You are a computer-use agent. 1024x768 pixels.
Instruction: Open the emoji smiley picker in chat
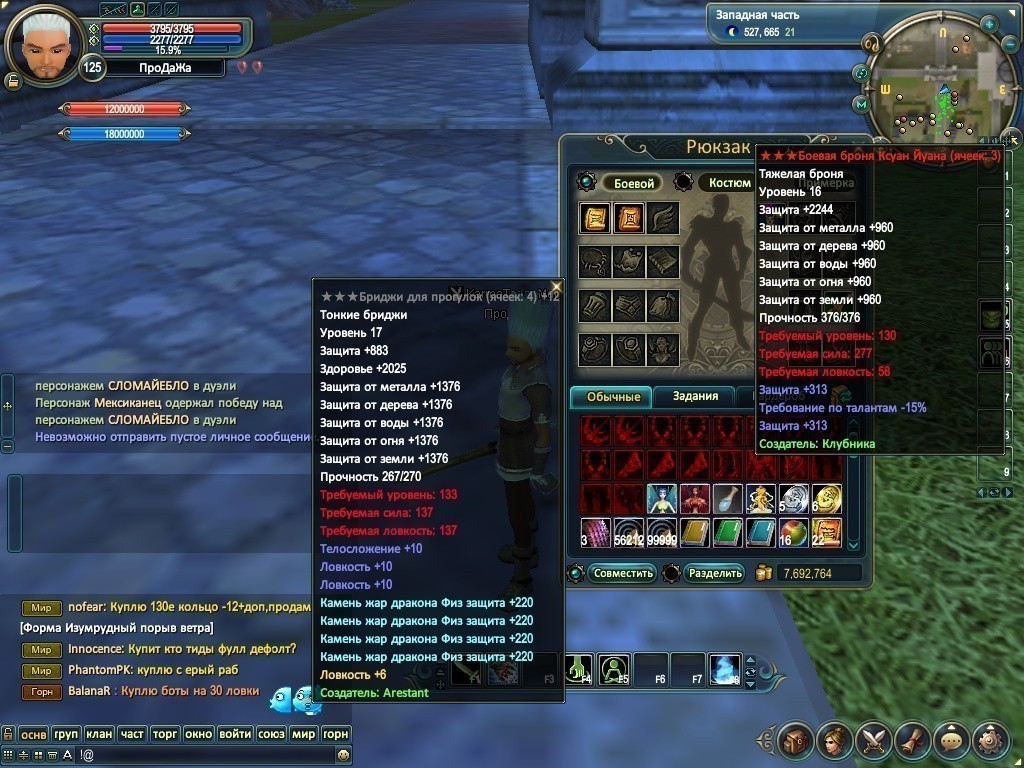tap(343, 754)
